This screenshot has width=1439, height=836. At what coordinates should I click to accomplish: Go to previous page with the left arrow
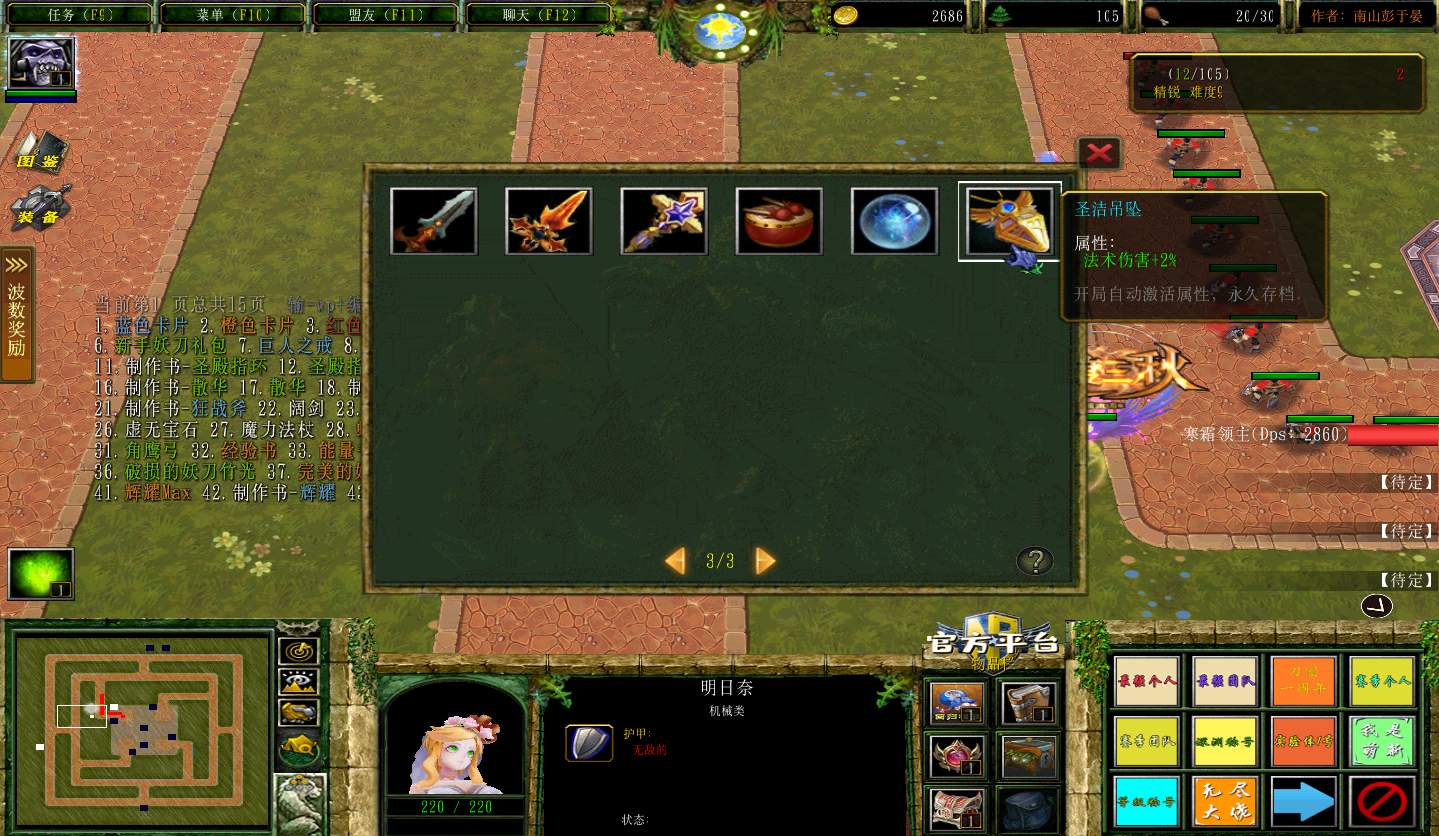click(675, 561)
